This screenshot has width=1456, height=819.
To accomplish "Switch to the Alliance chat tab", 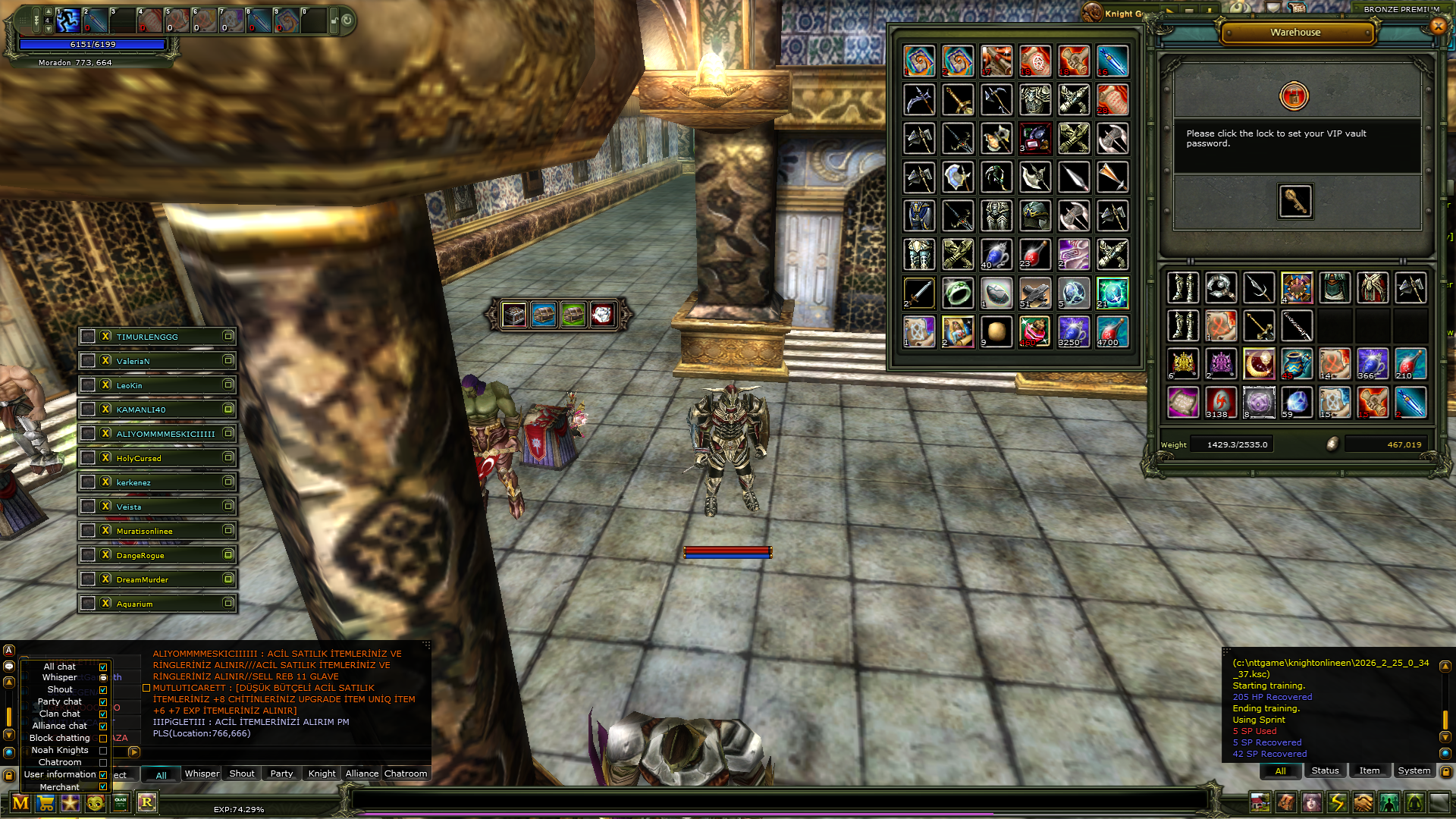I will tap(362, 773).
